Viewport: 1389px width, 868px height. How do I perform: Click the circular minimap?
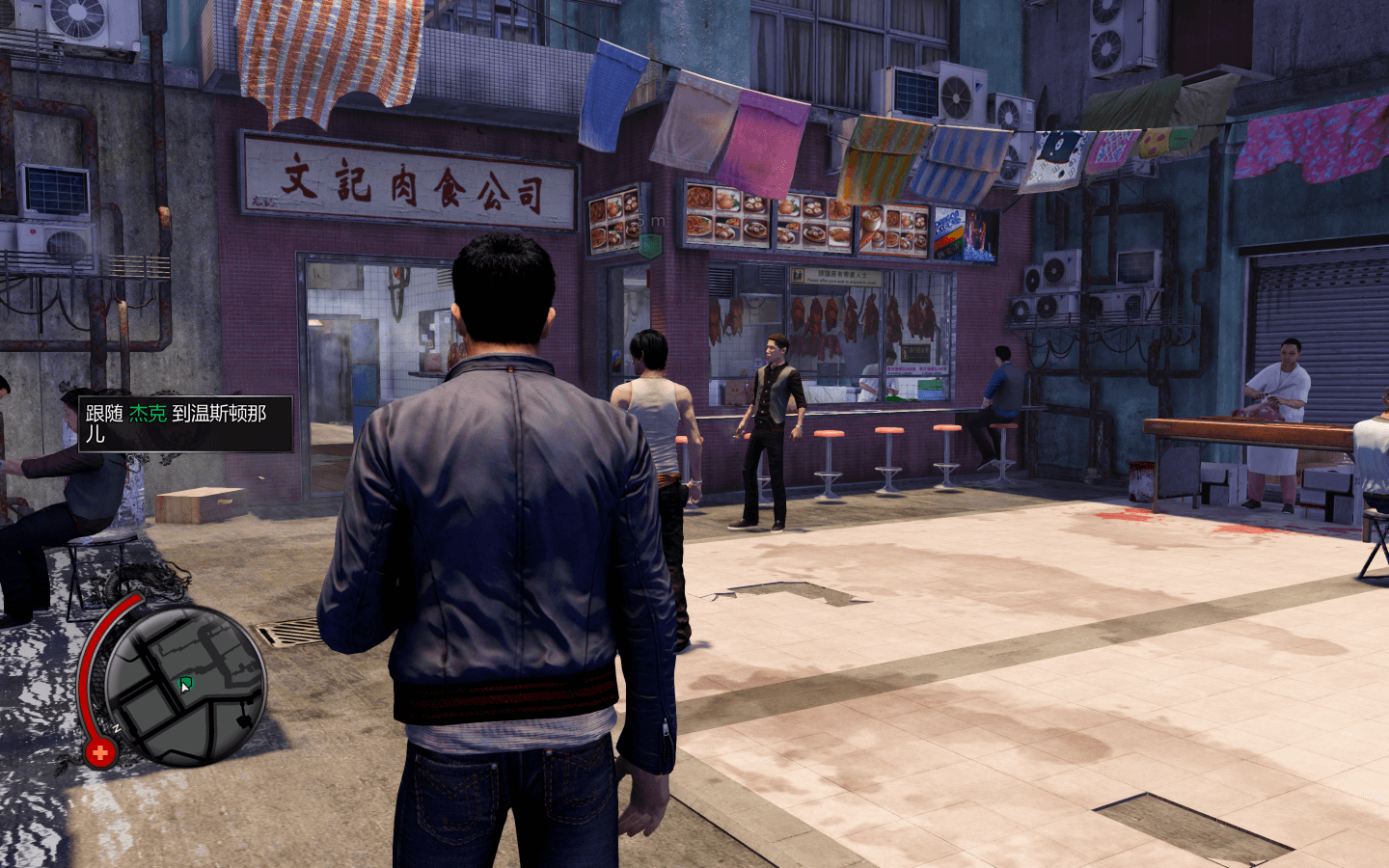tap(183, 687)
